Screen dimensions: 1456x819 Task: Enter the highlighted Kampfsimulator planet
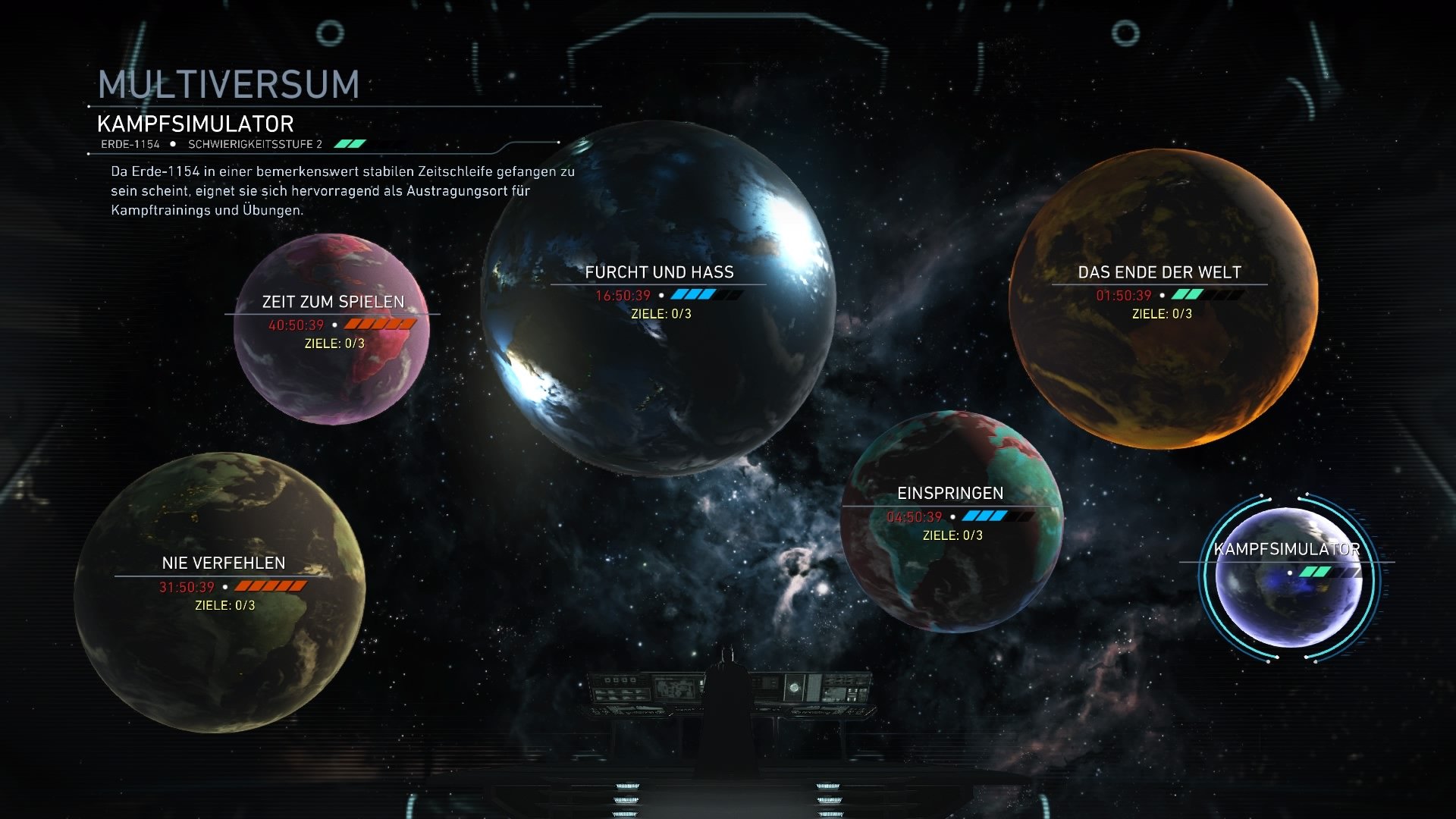(1289, 578)
